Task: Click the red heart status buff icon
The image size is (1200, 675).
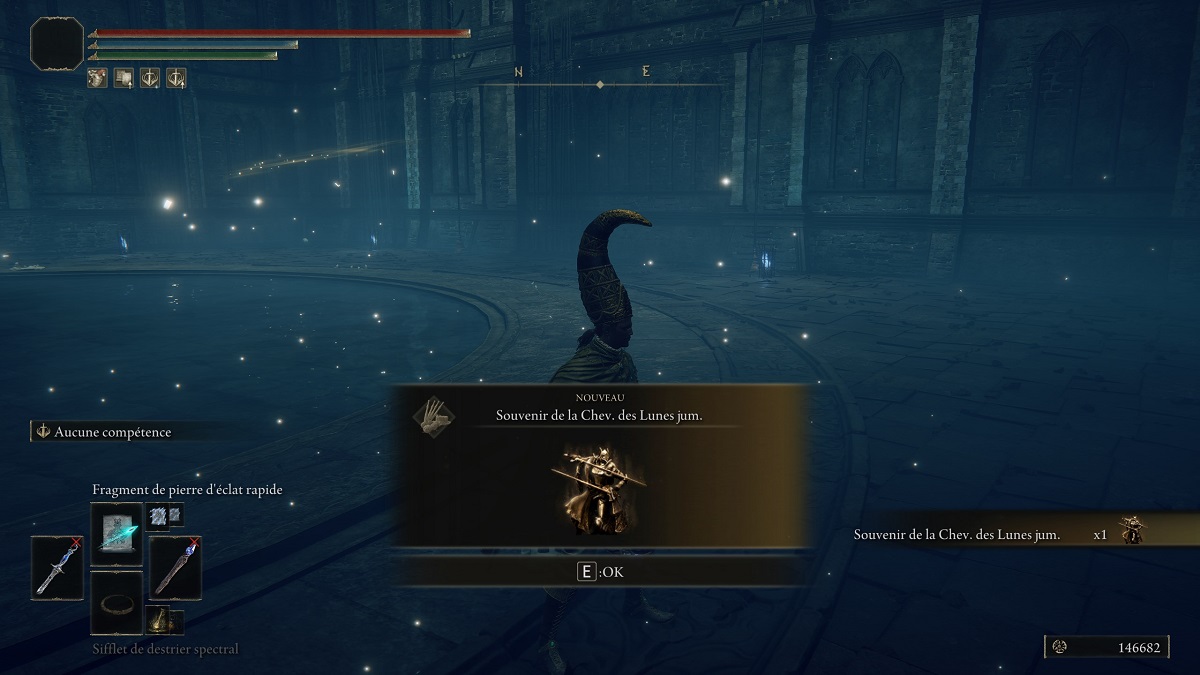Action: [x=98, y=77]
